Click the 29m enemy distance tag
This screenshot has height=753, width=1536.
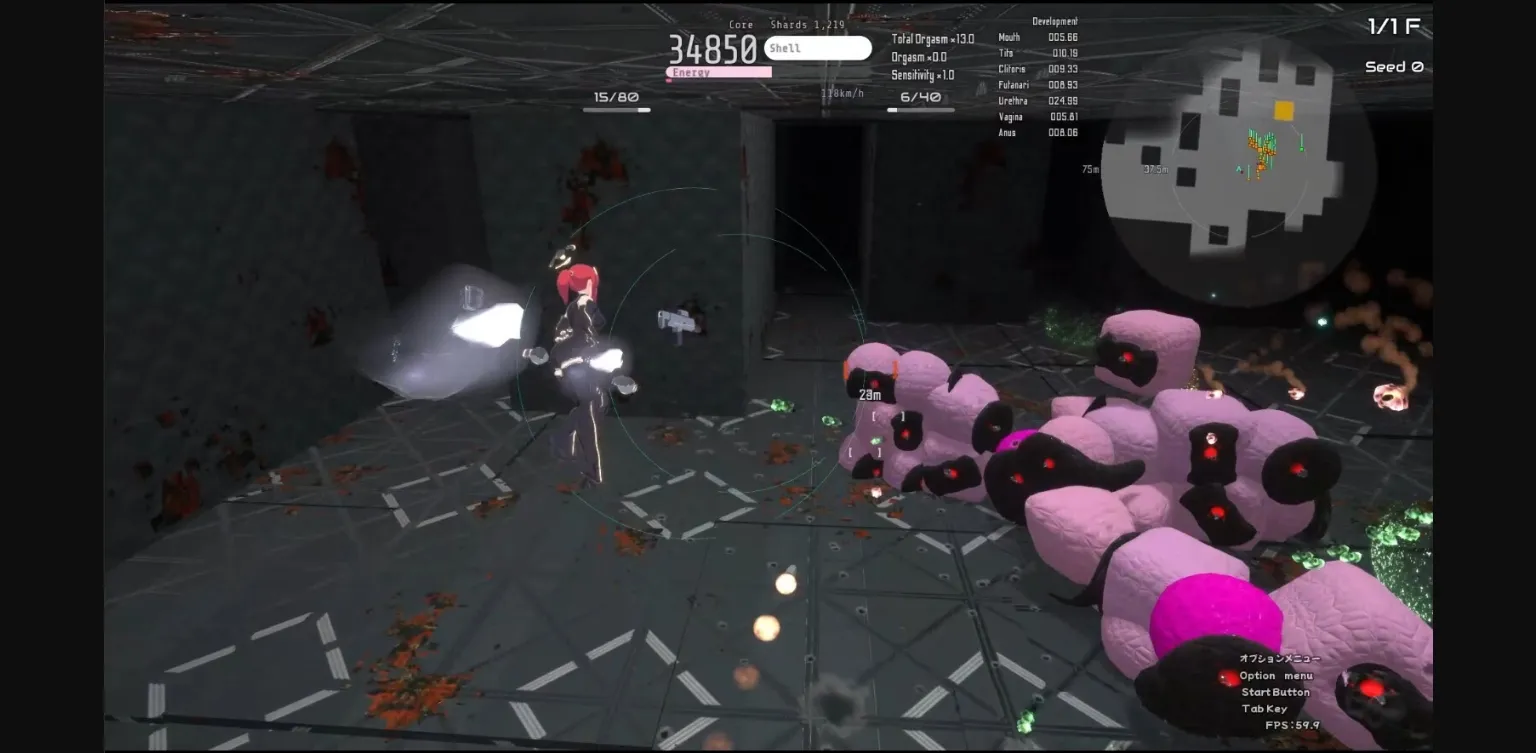(x=869, y=393)
